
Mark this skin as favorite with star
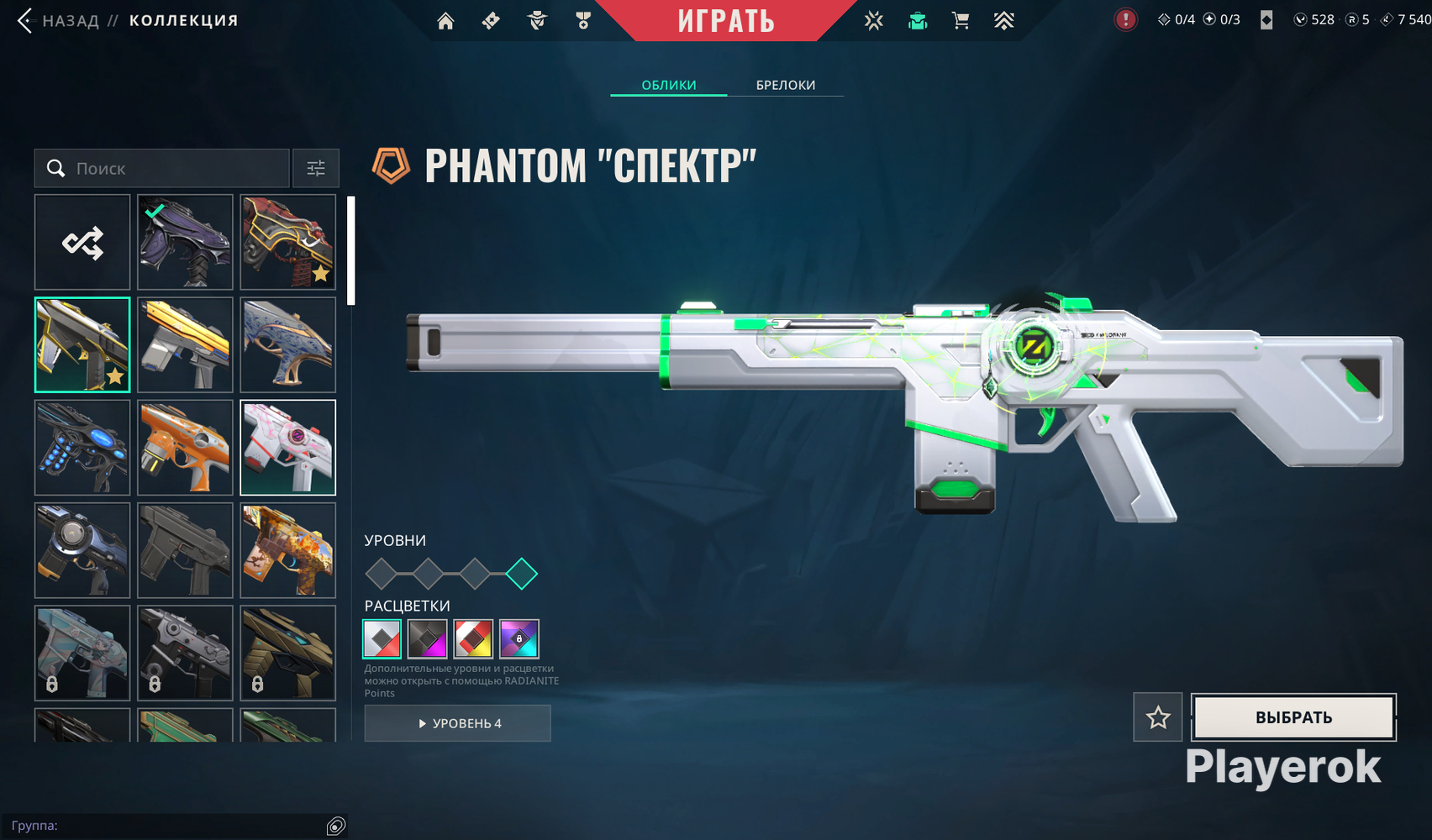[x=1157, y=717]
